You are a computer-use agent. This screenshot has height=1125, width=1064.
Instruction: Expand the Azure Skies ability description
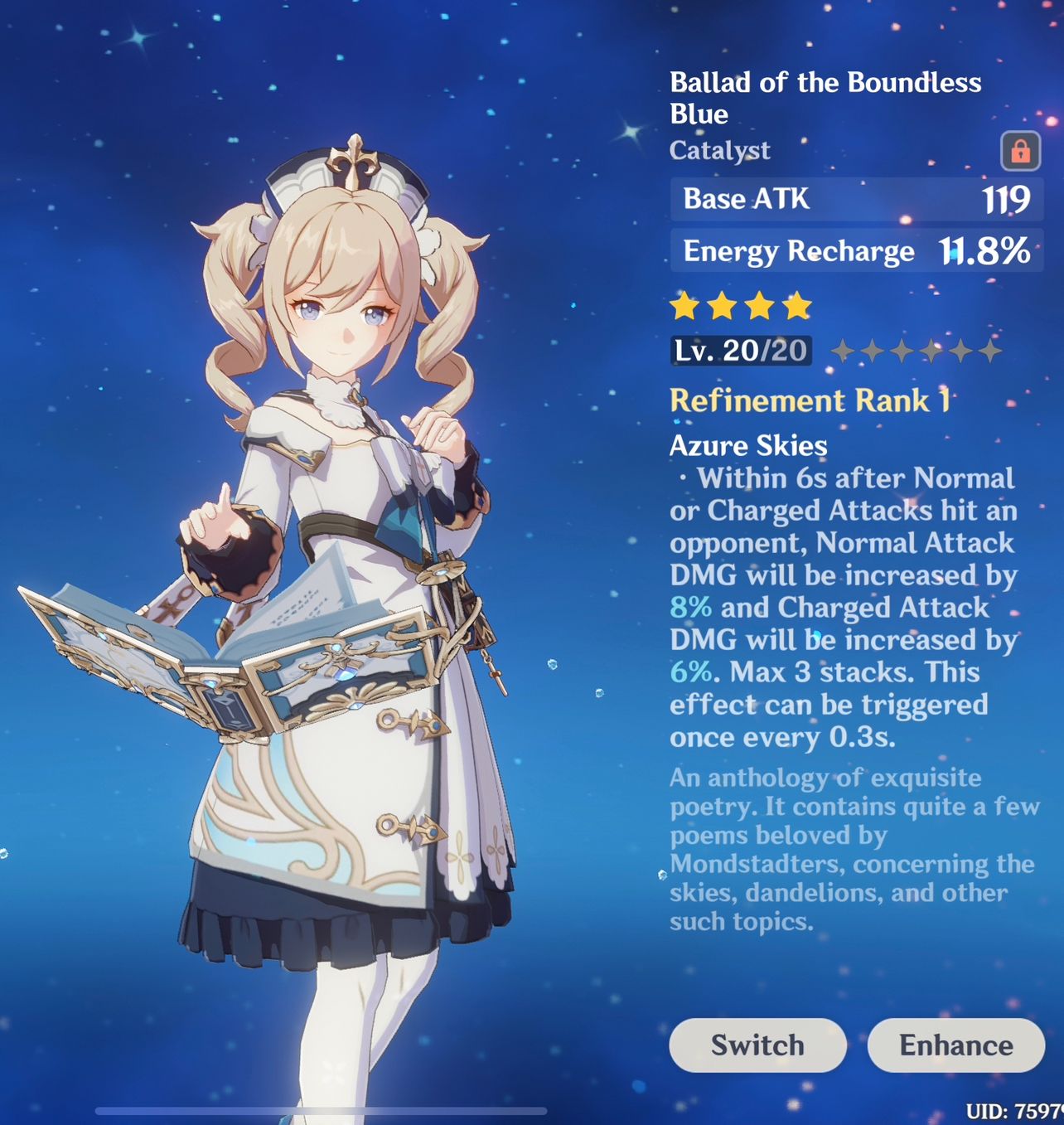coord(748,445)
